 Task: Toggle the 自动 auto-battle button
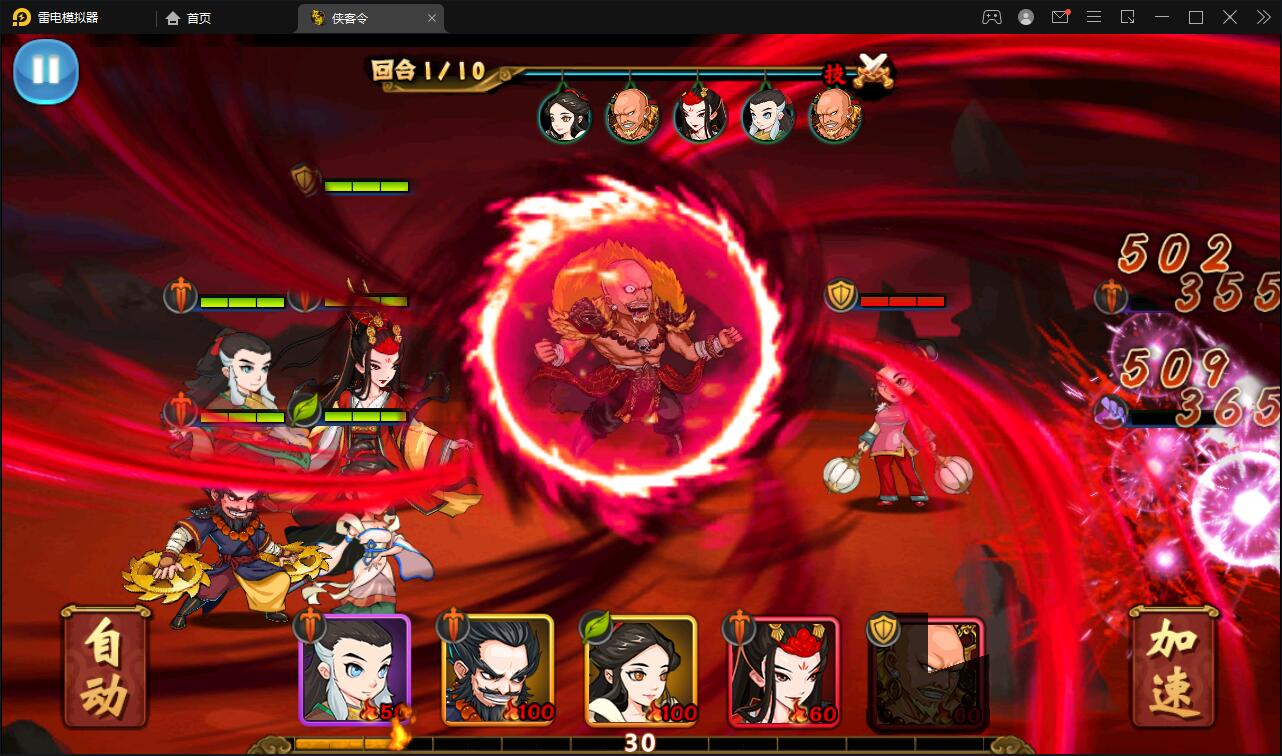tap(105, 668)
